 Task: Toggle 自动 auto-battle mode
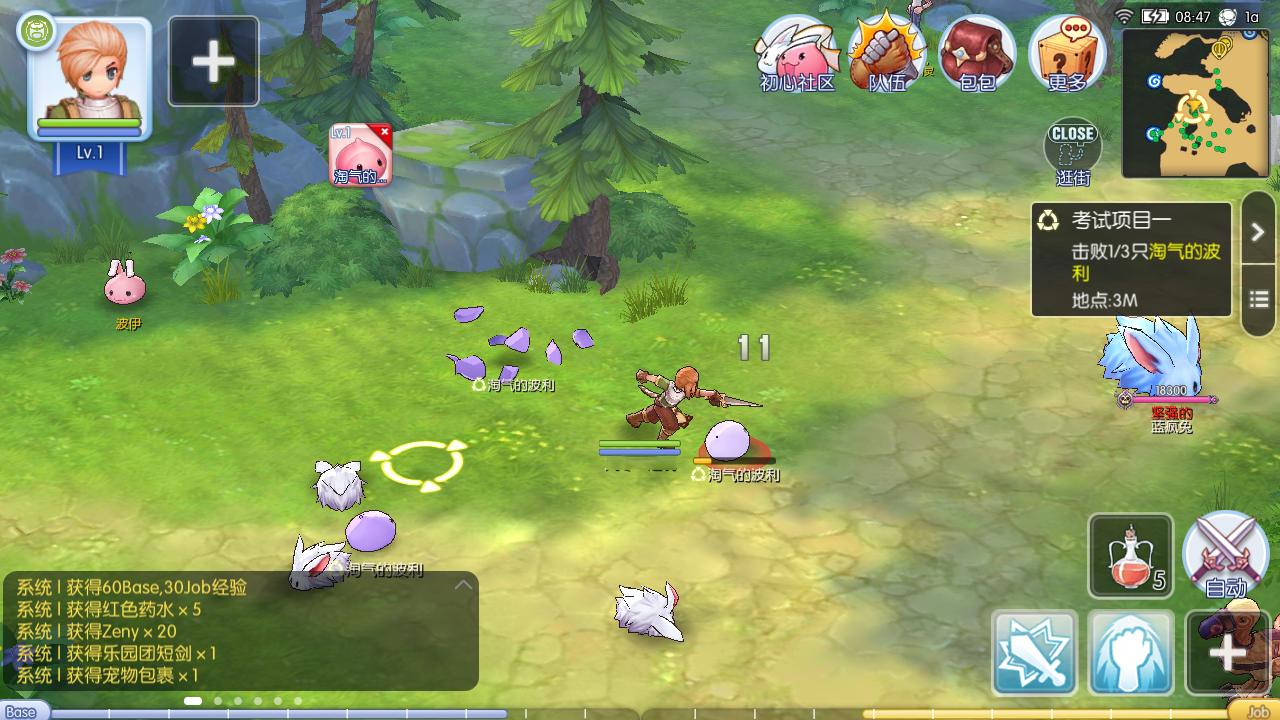(1225, 556)
